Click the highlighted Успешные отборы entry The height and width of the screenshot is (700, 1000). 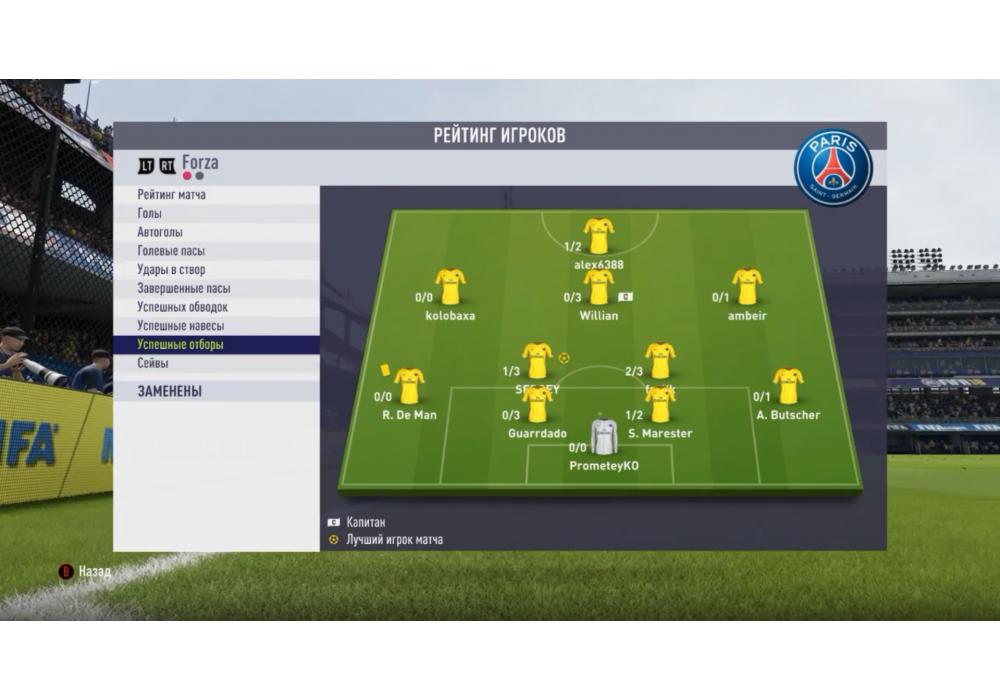coord(181,345)
